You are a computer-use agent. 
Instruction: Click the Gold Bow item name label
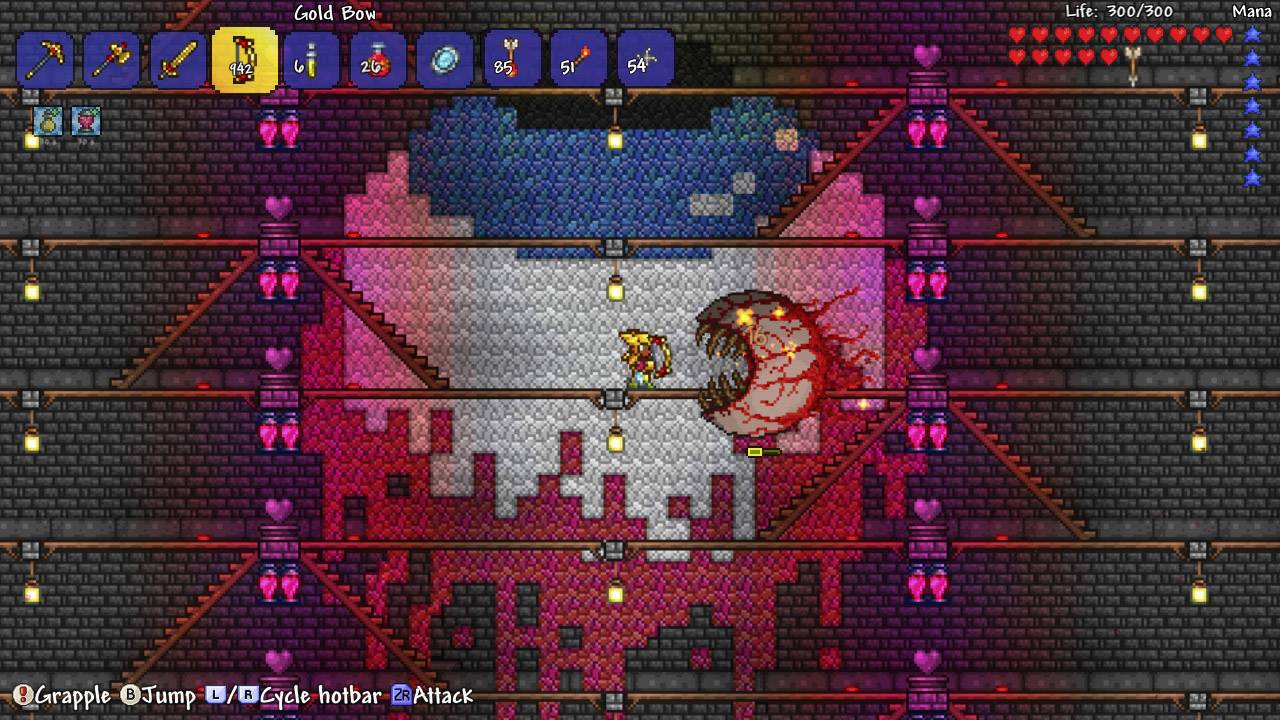pos(334,13)
